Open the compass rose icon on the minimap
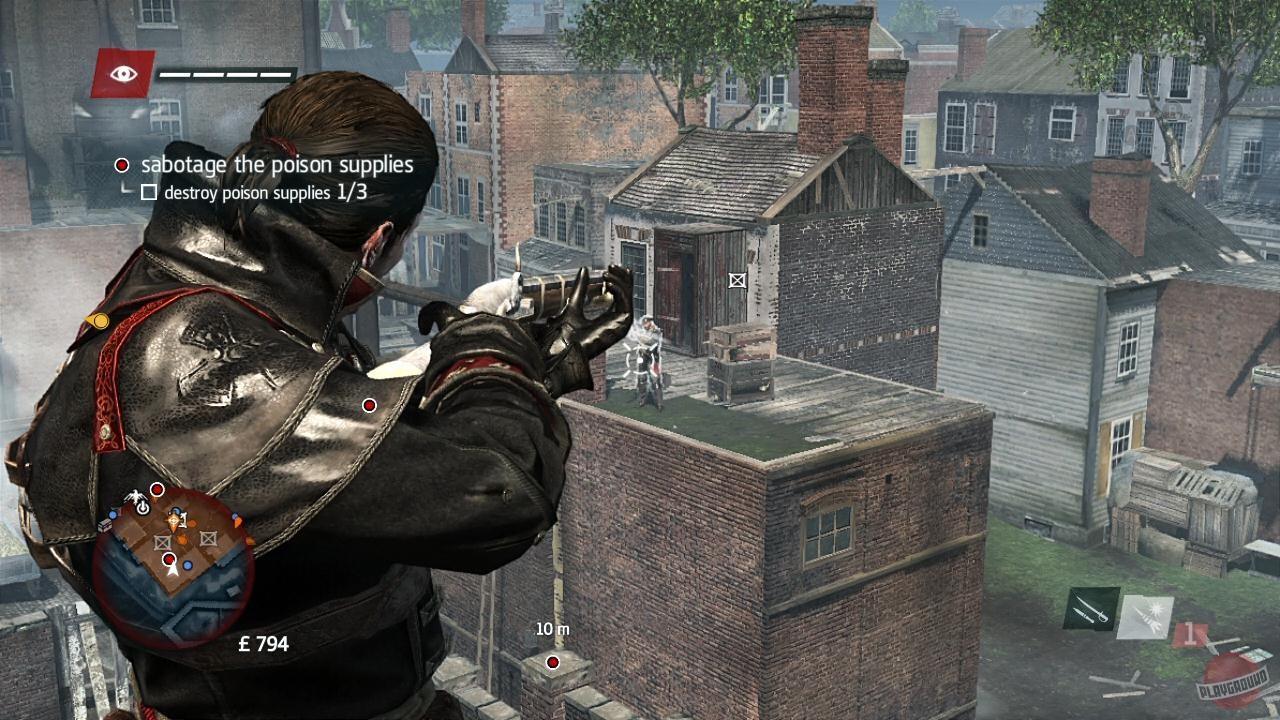1280x720 pixels. pyautogui.click(x=173, y=521)
